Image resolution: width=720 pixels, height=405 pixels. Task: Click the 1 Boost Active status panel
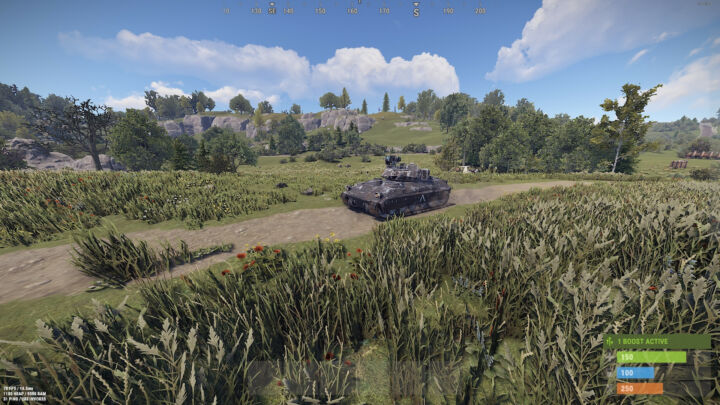(x=656, y=341)
